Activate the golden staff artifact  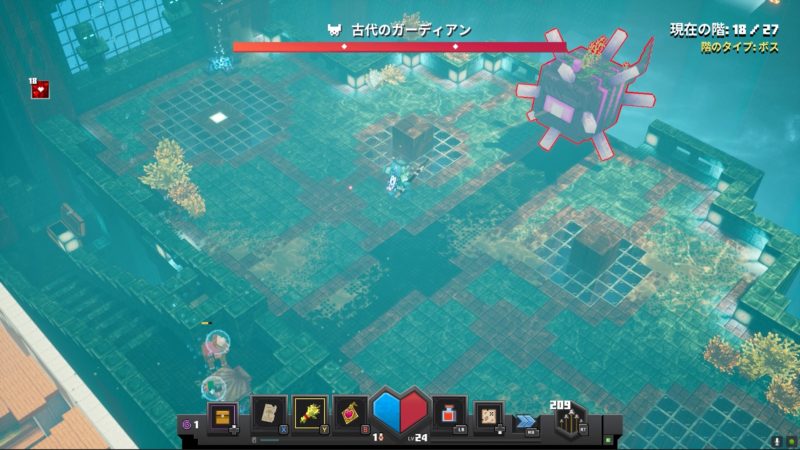point(310,412)
